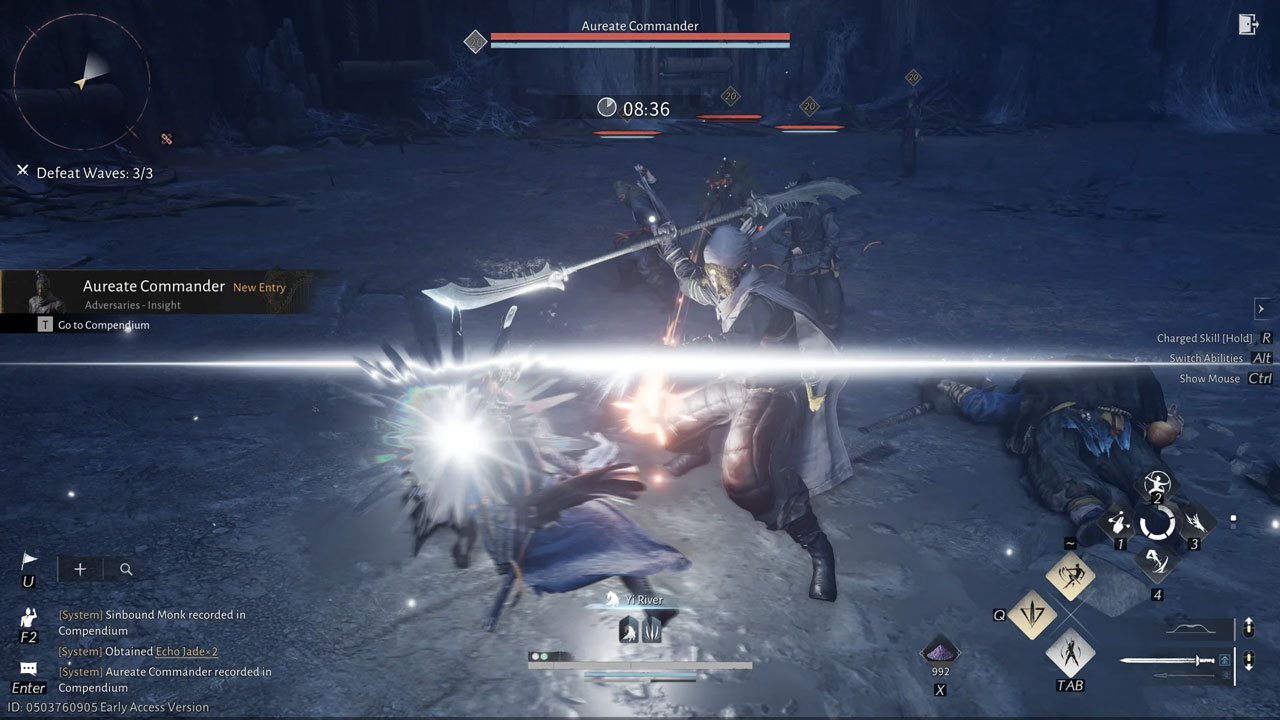Click the exit door icon

(x=1248, y=25)
